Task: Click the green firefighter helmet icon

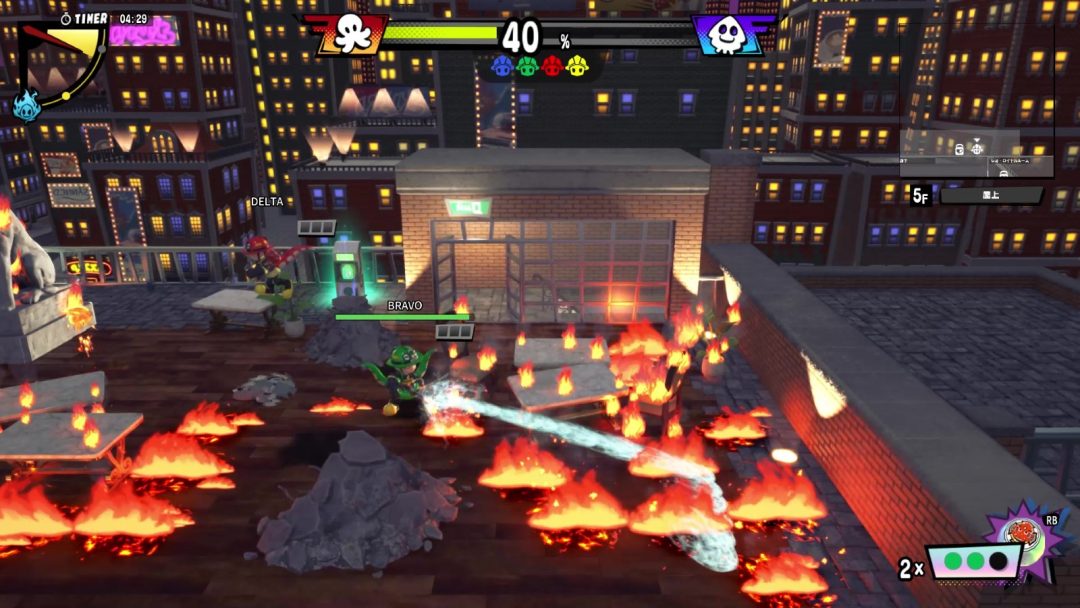Action: 527,66
